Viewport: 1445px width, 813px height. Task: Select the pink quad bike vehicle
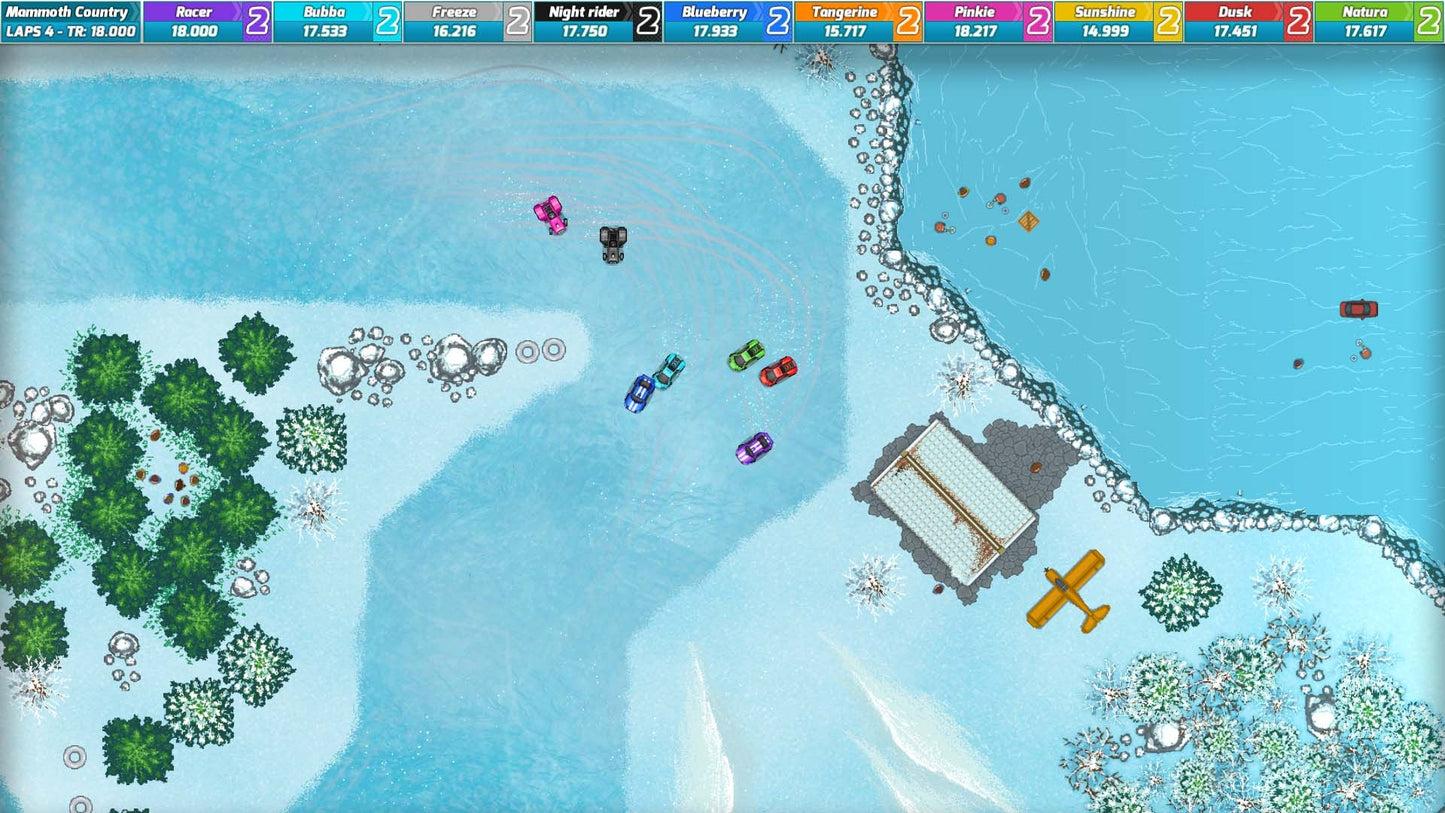click(550, 213)
